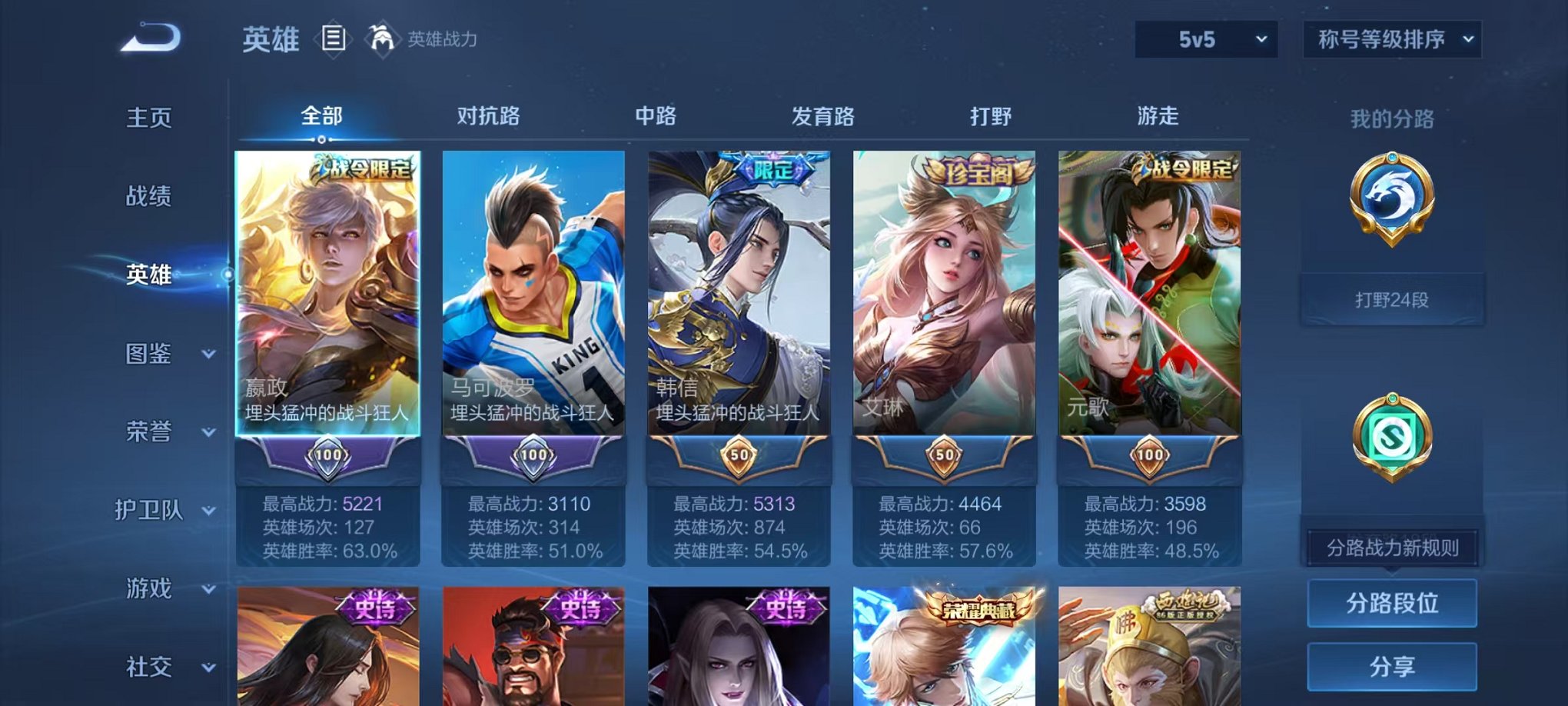Open the 5v5 mode dropdown
The image size is (1568, 706).
click(x=1208, y=39)
